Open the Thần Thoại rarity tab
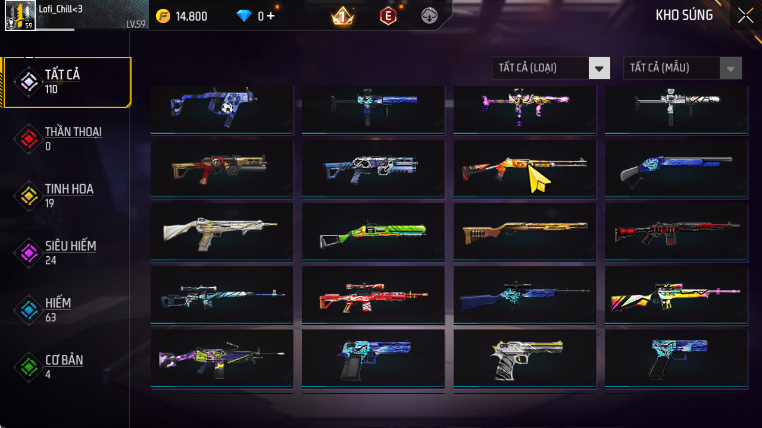The image size is (762, 428). 66,138
